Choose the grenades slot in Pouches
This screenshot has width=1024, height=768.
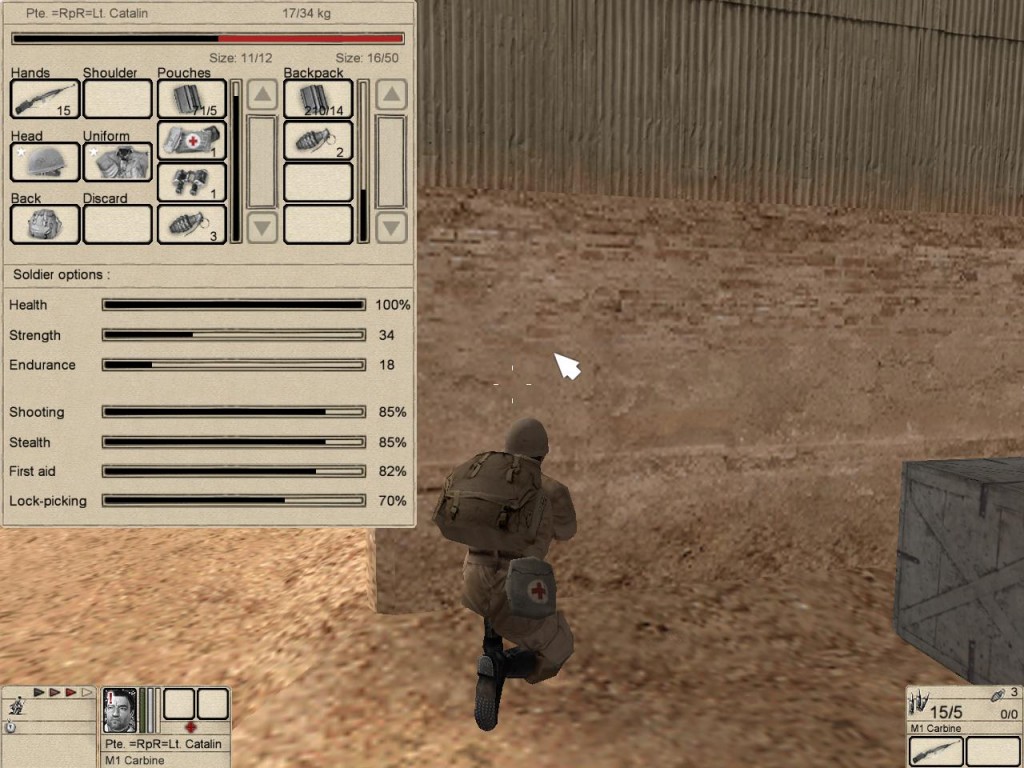point(191,224)
